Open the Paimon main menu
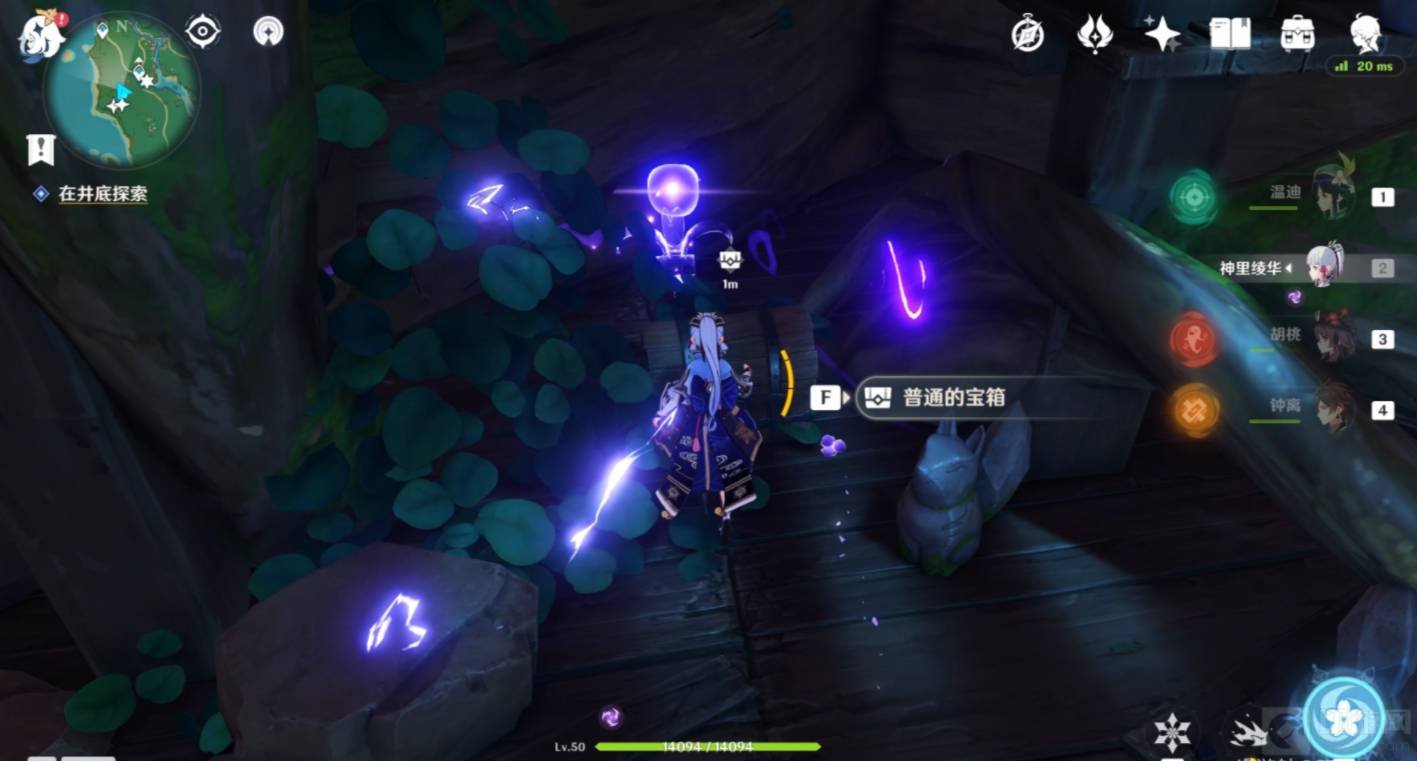Image resolution: width=1417 pixels, height=761 pixels. 40,33
